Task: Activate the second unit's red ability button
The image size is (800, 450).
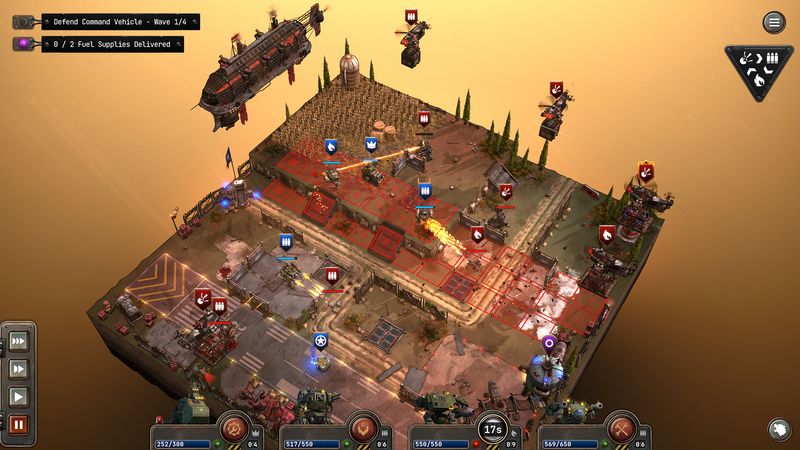Action: click(362, 427)
